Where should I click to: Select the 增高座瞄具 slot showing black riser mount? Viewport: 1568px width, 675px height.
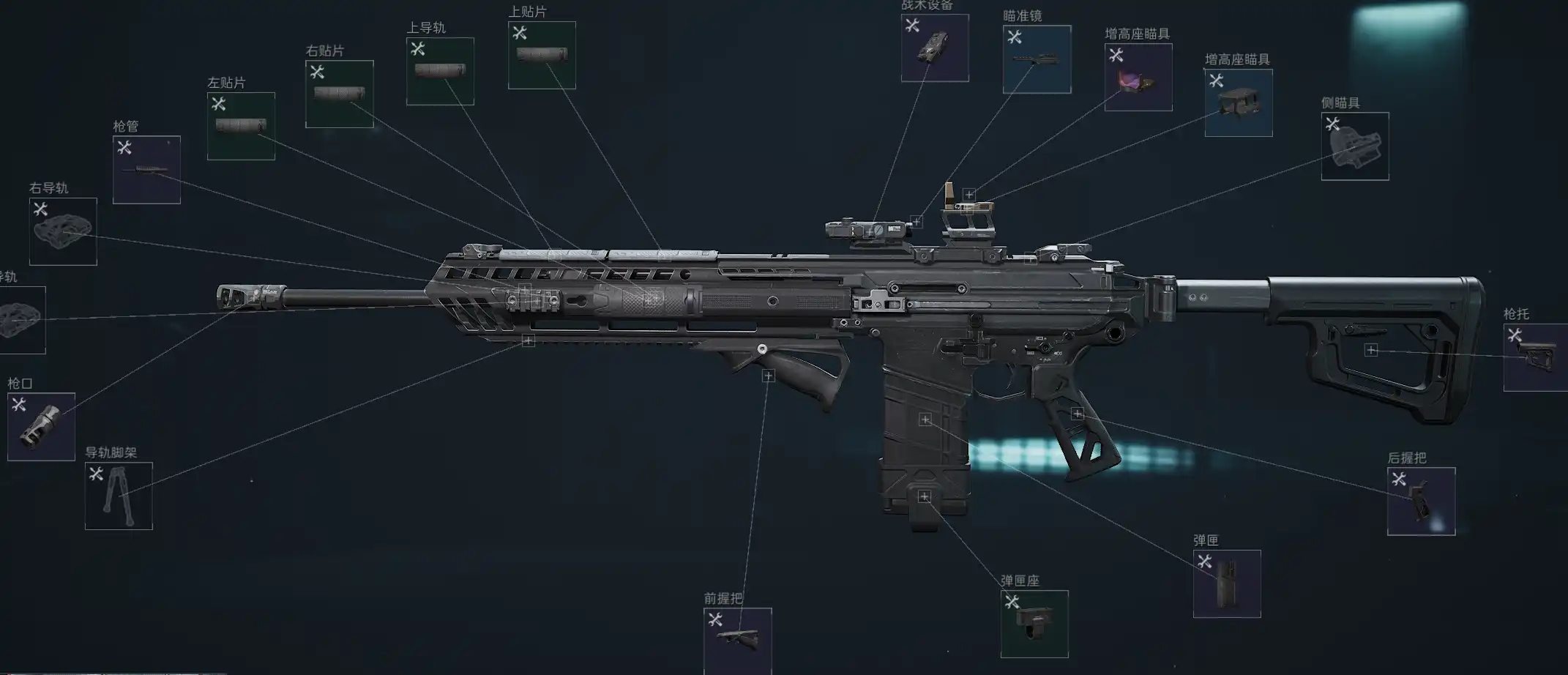click(x=1239, y=102)
